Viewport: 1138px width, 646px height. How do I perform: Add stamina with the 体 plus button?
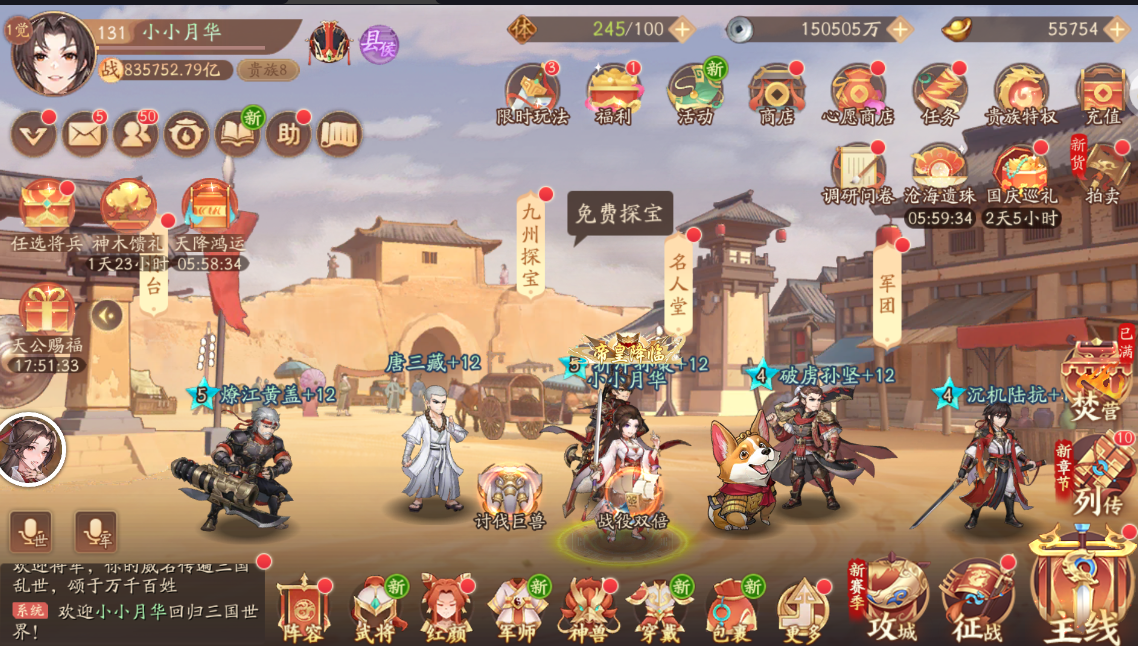[682, 29]
